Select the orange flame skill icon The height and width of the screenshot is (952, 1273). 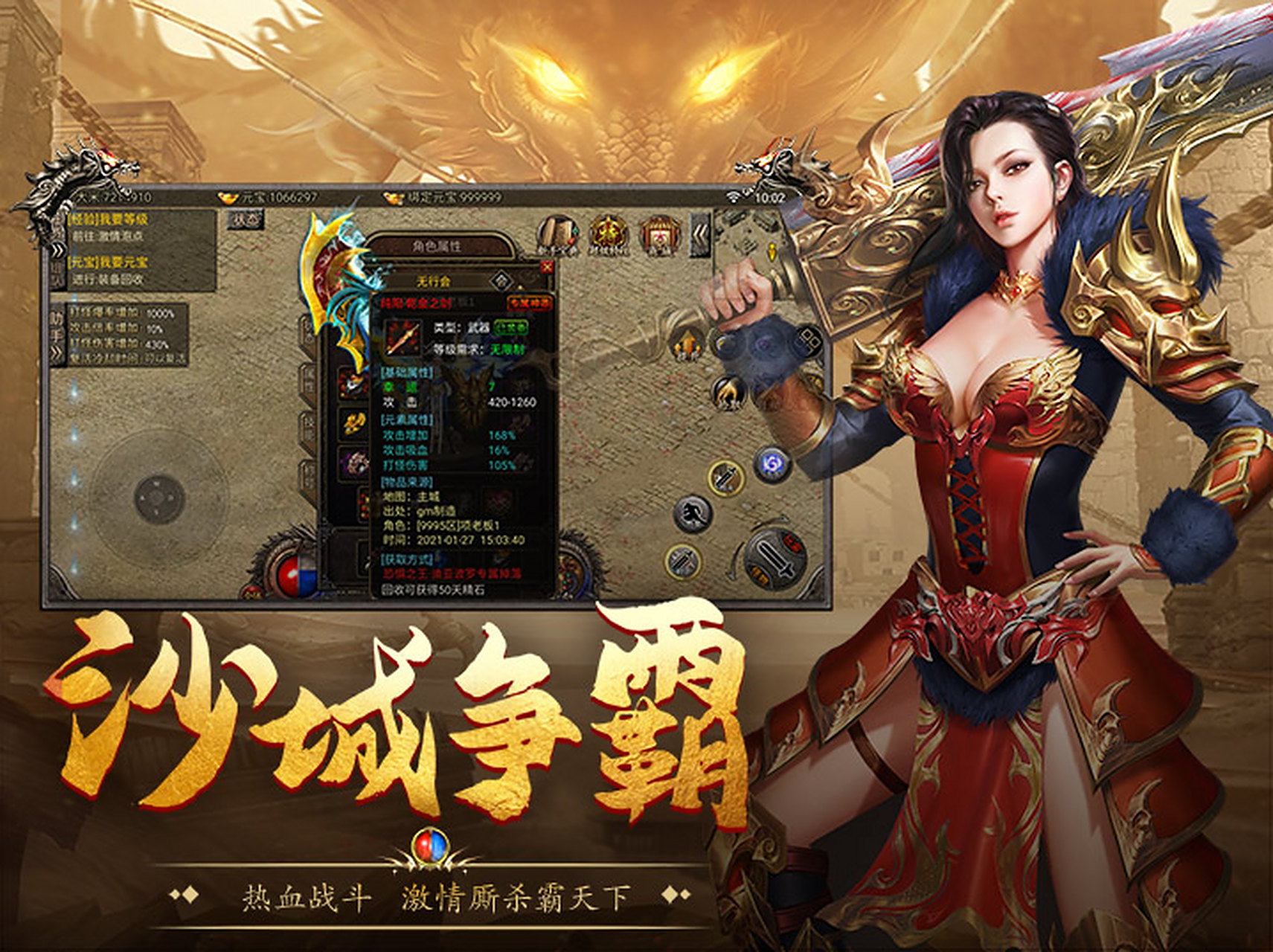(x=687, y=345)
